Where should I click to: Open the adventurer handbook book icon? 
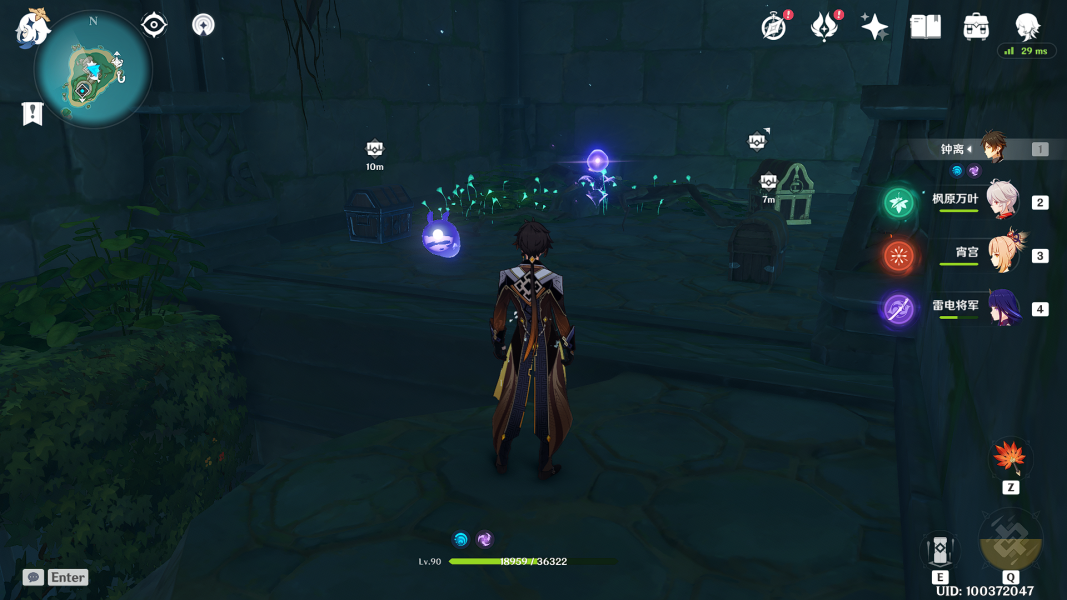pos(925,27)
